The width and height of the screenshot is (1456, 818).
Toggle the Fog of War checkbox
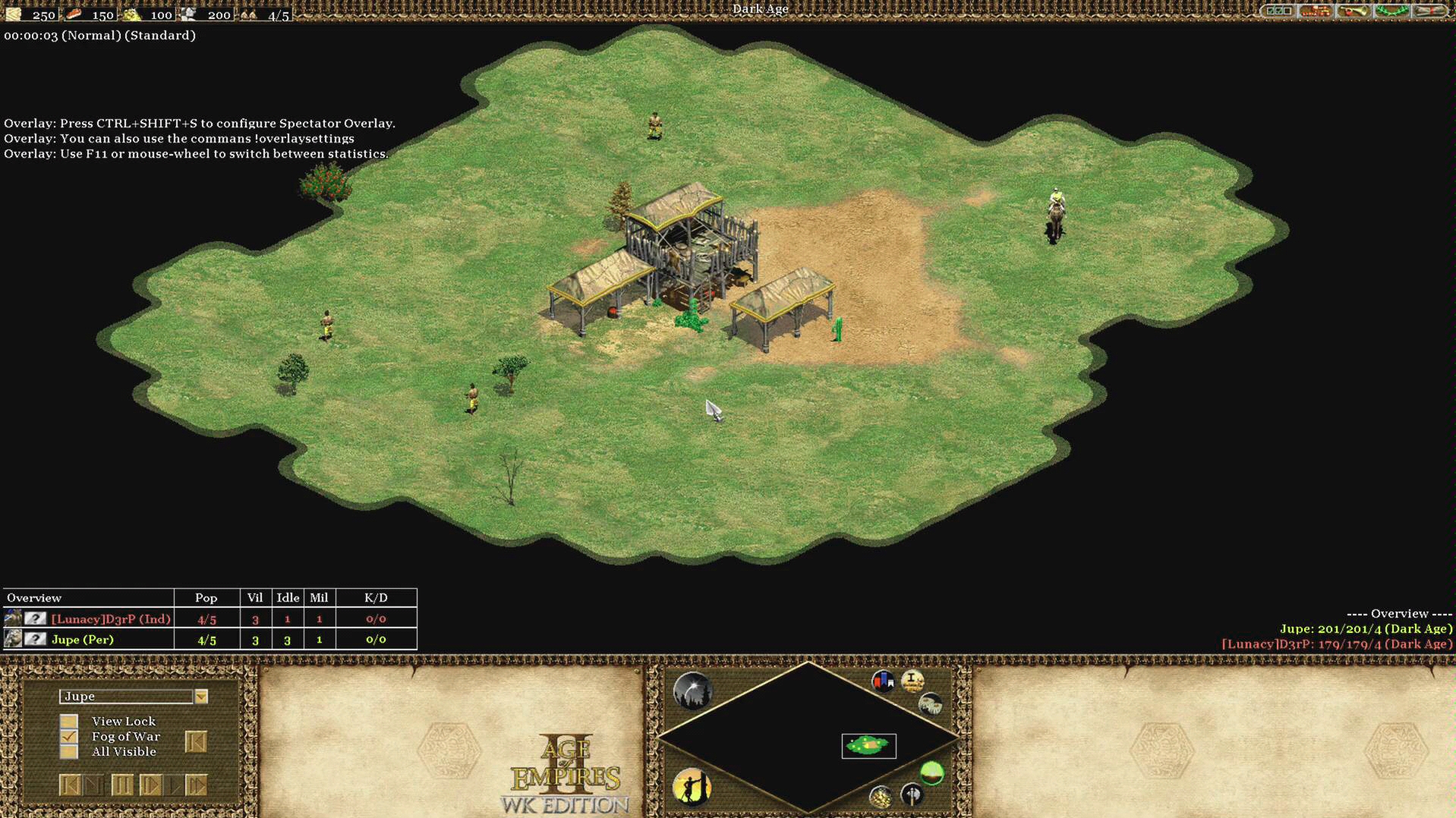click(69, 736)
